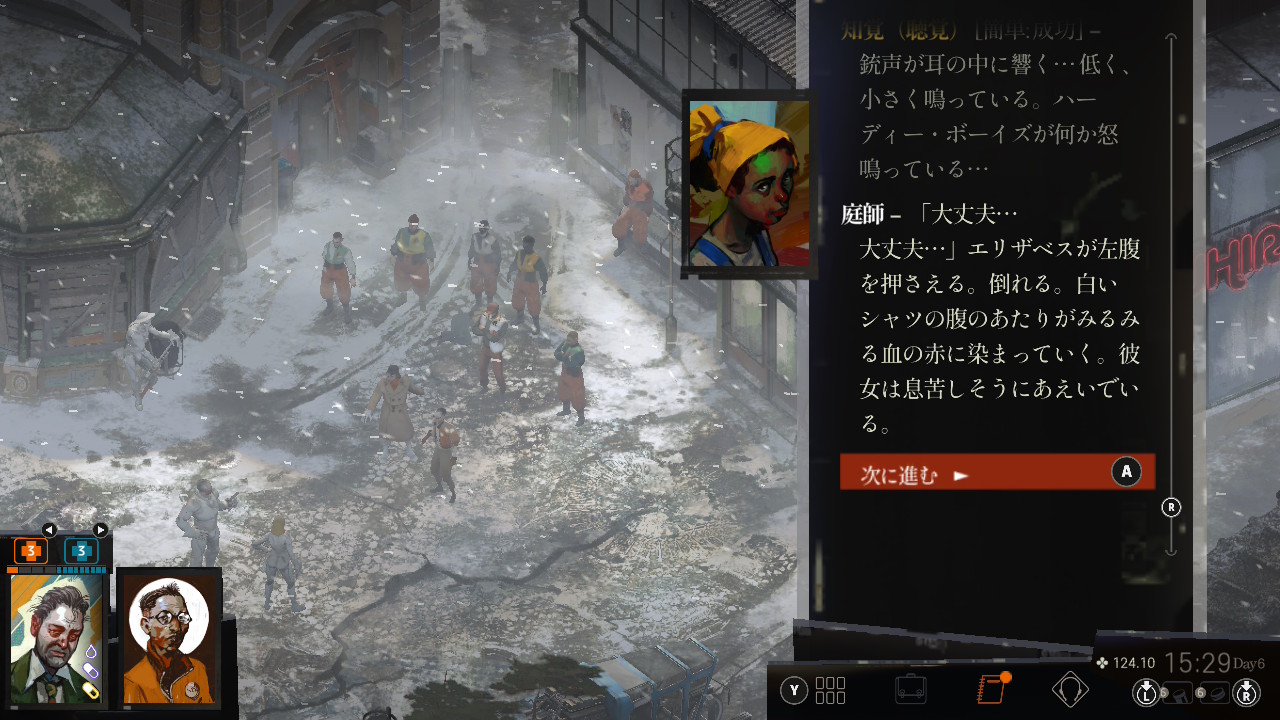1280x720 pixels.
Task: Select the right-hand equipped item slot
Action: (1215, 691)
